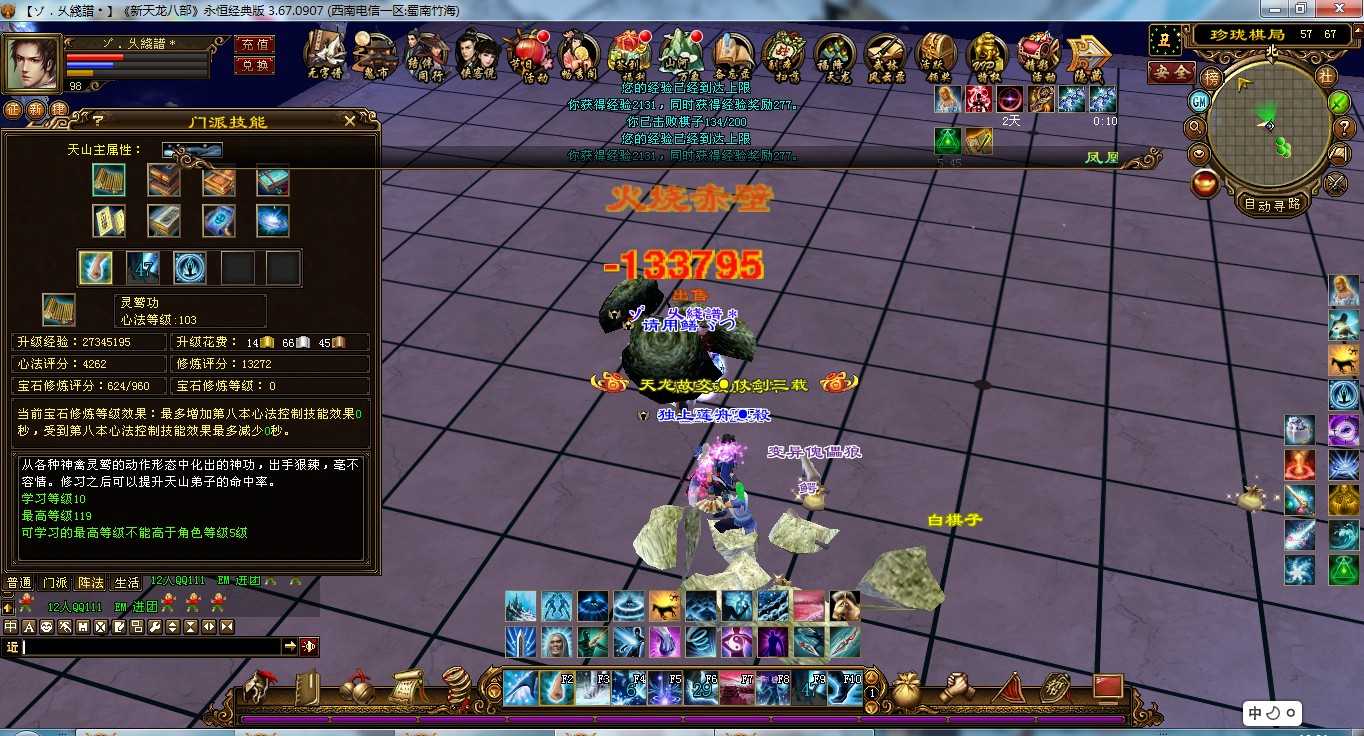1364x736 pixels.
Task: Send chat with the arrow button
Action: [x=290, y=647]
